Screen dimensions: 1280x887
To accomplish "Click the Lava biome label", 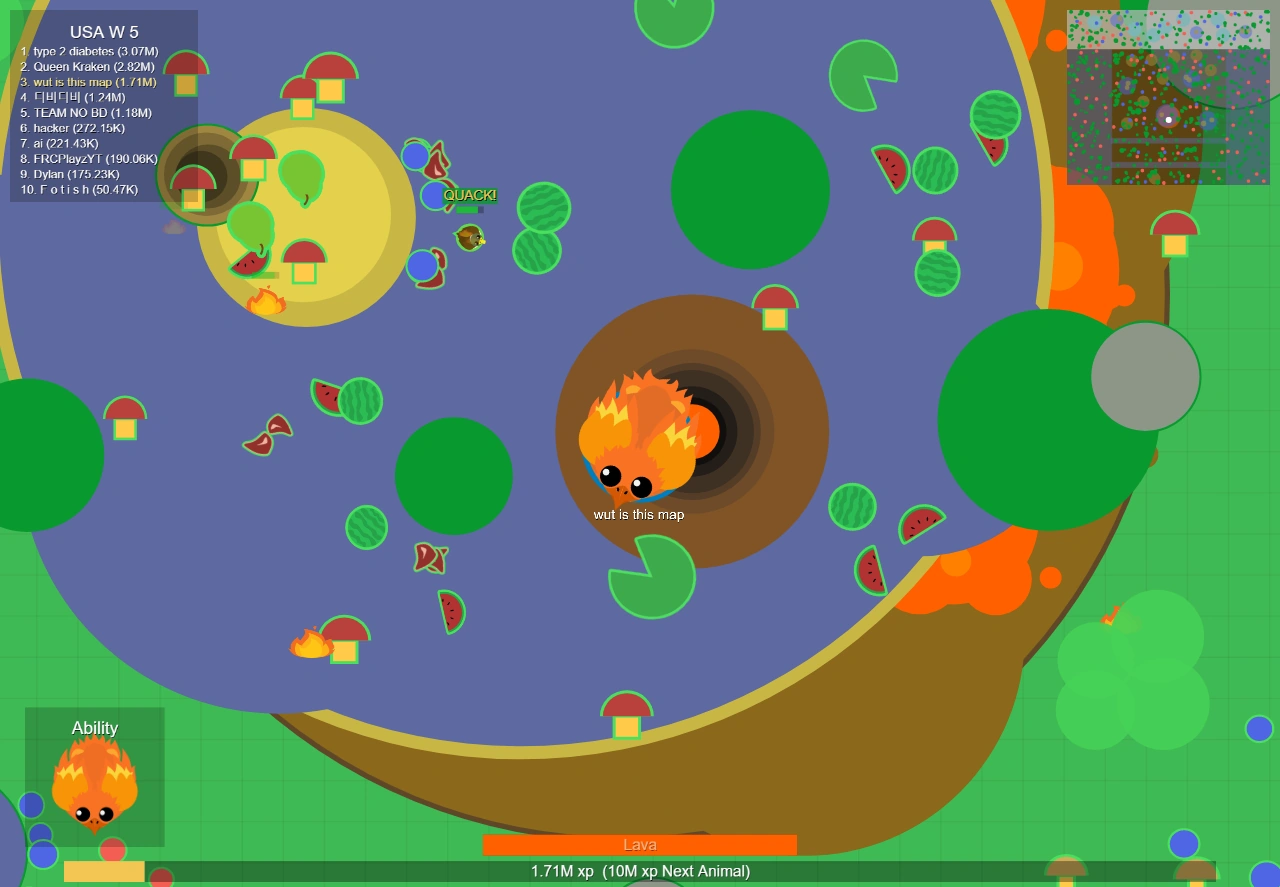I will coord(640,844).
